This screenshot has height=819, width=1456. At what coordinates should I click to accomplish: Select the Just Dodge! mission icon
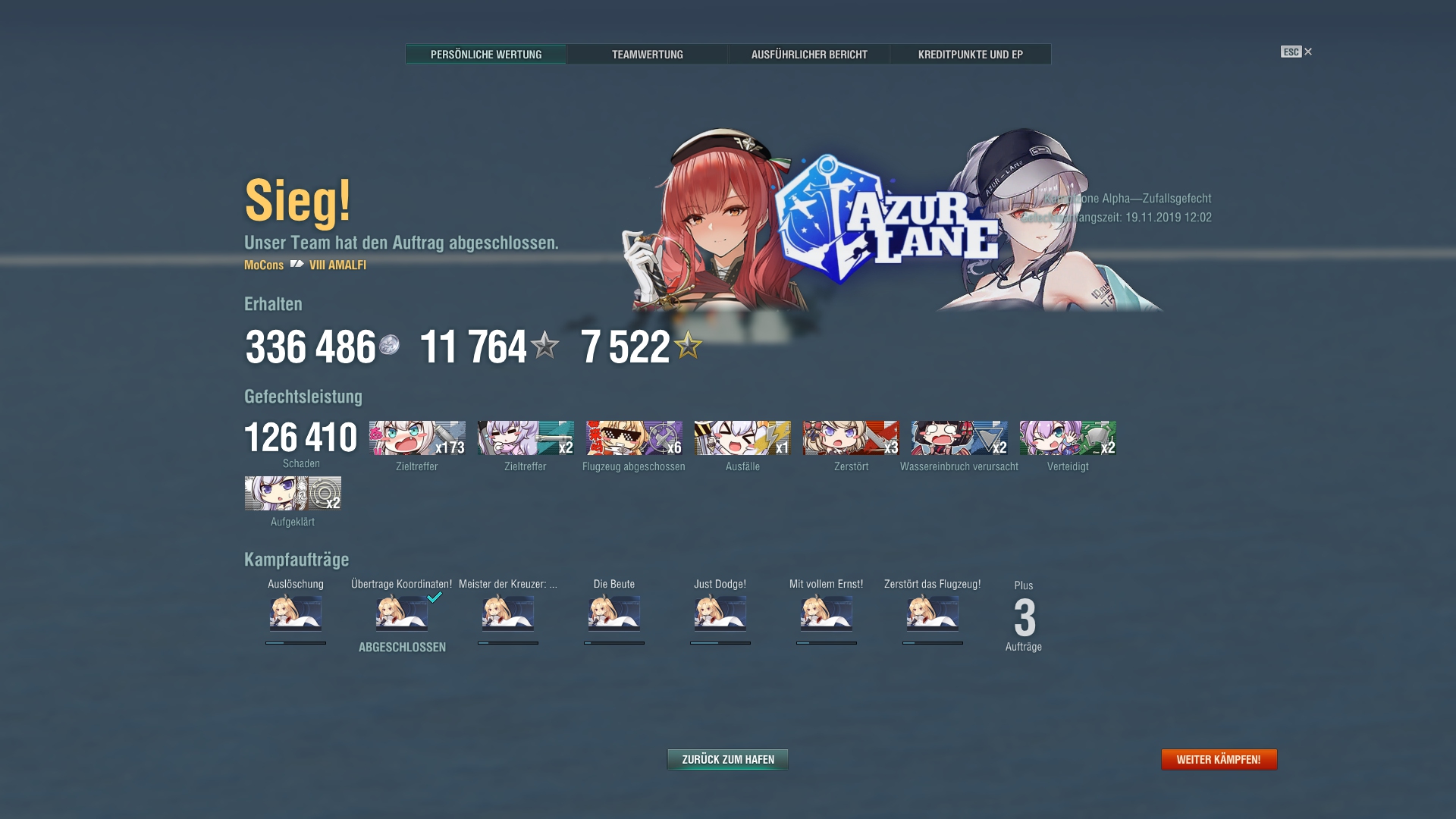click(719, 616)
